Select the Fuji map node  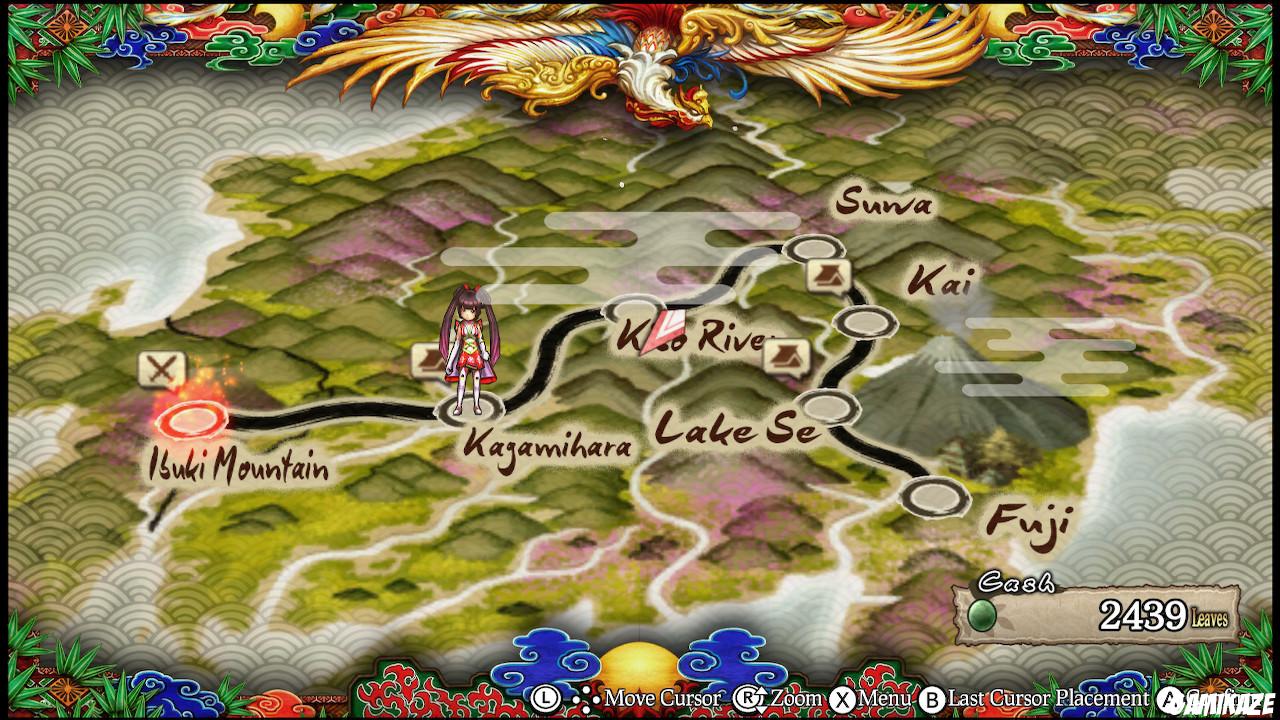[935, 497]
